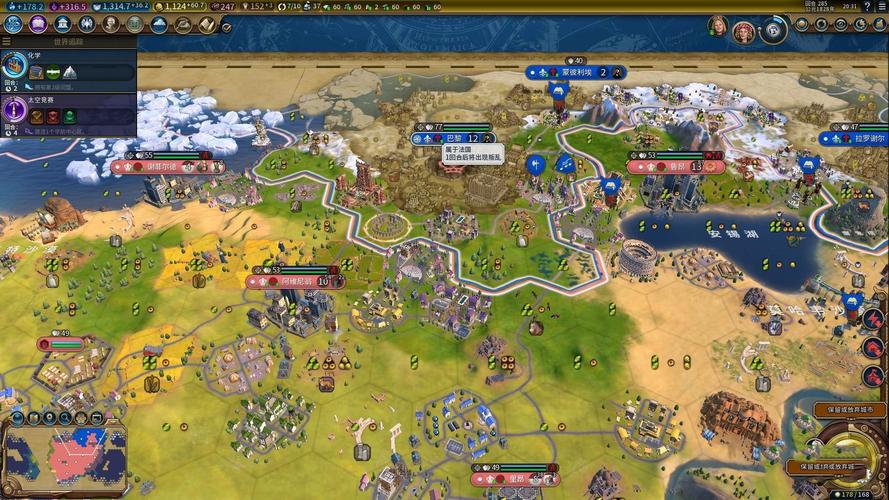Select the 阿维尼翁 city banner
The image size is (889, 500).
pyautogui.click(x=296, y=282)
